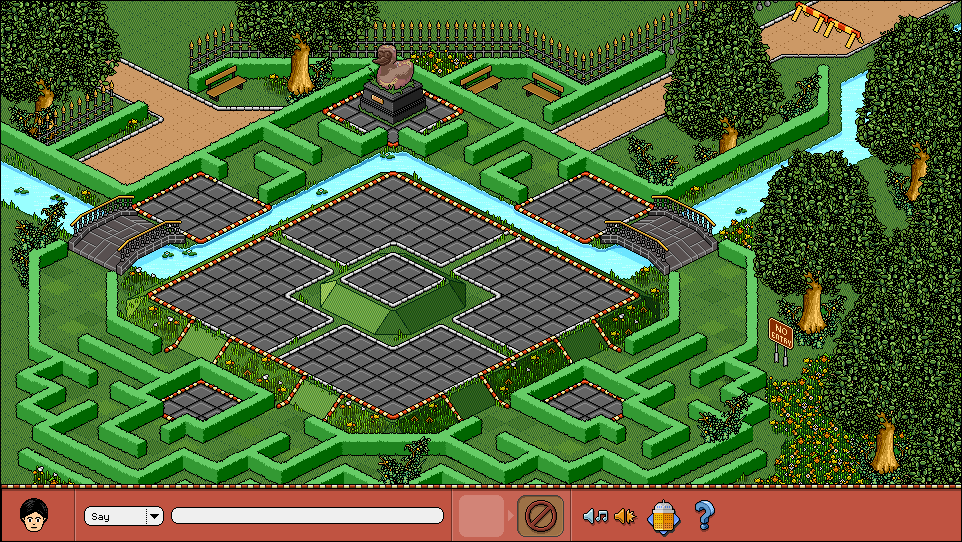Toggle the music note speaker icon
This screenshot has height=542, width=962.
point(595,516)
